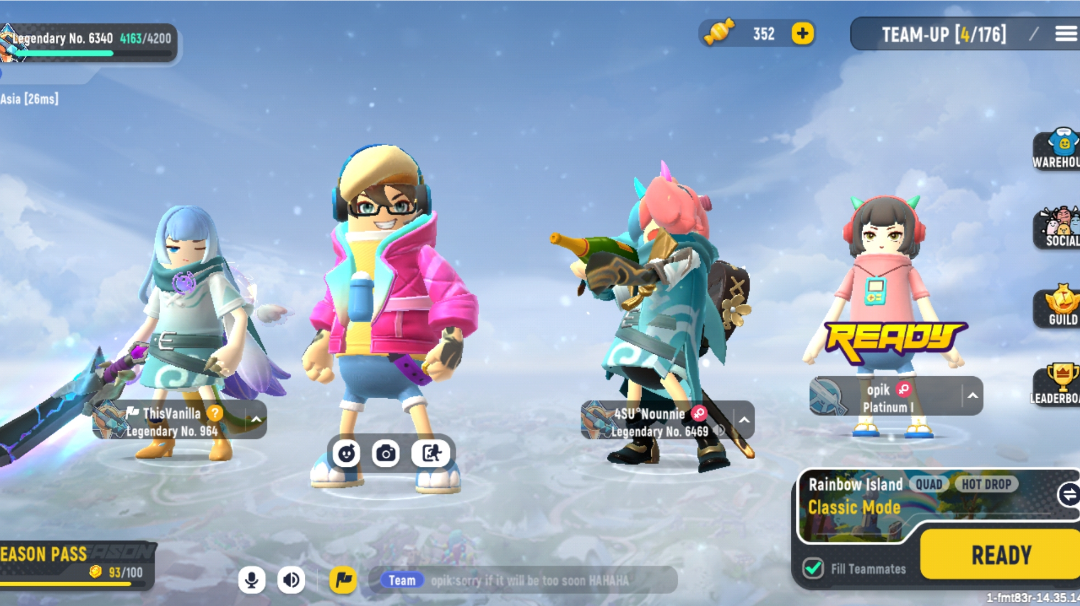Toggle the speaker sound button
The height and width of the screenshot is (606, 1080).
click(291, 579)
